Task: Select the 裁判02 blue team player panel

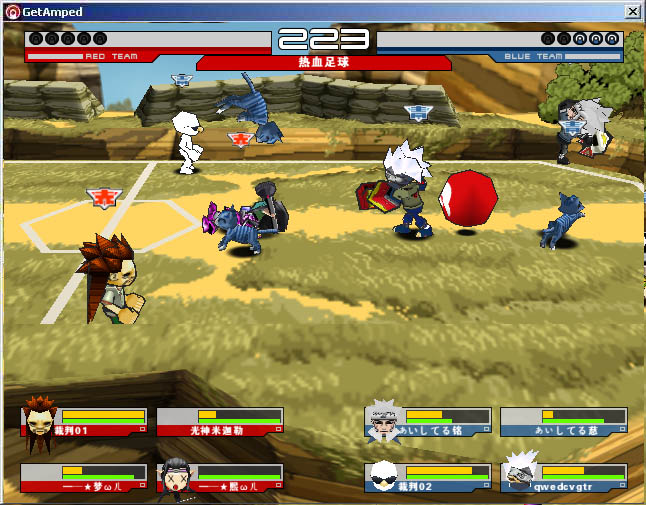Action: [x=428, y=477]
